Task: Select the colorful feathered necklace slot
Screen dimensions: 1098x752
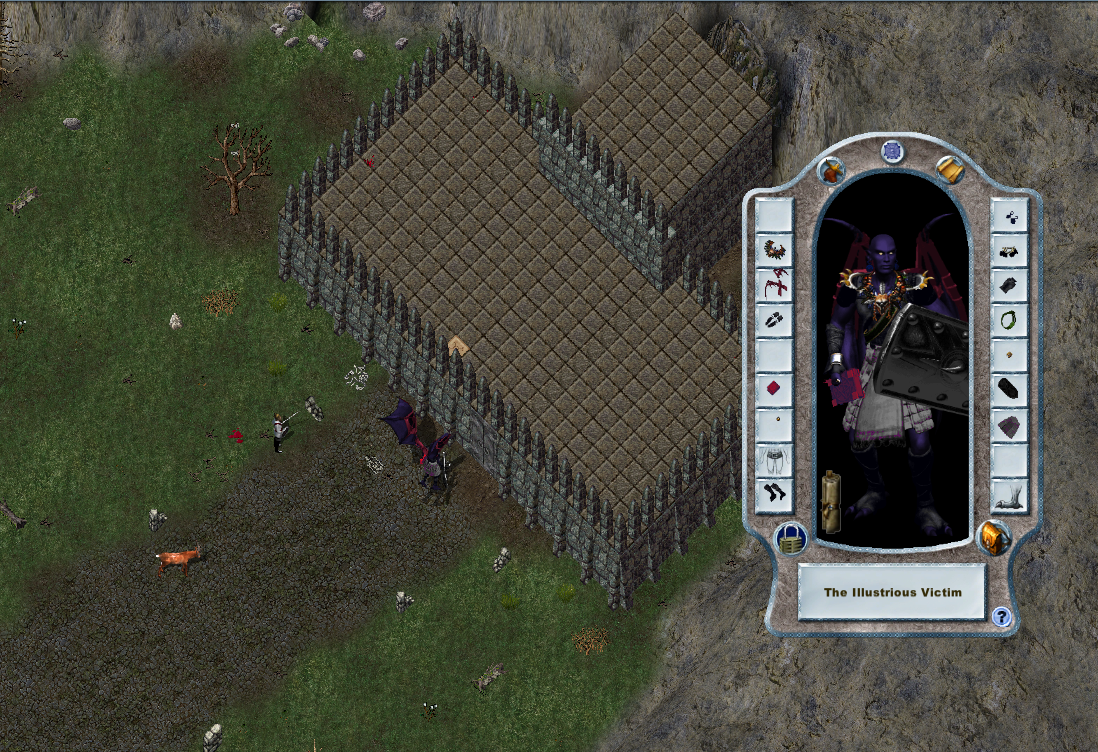Action: point(774,249)
